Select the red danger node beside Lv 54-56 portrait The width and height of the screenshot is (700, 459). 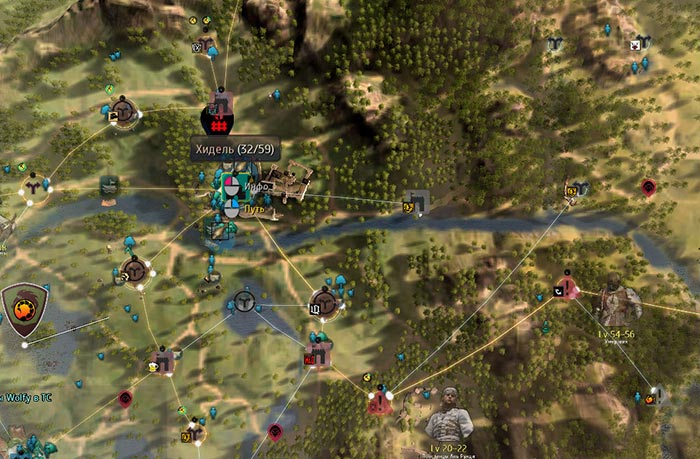[x=566, y=289]
